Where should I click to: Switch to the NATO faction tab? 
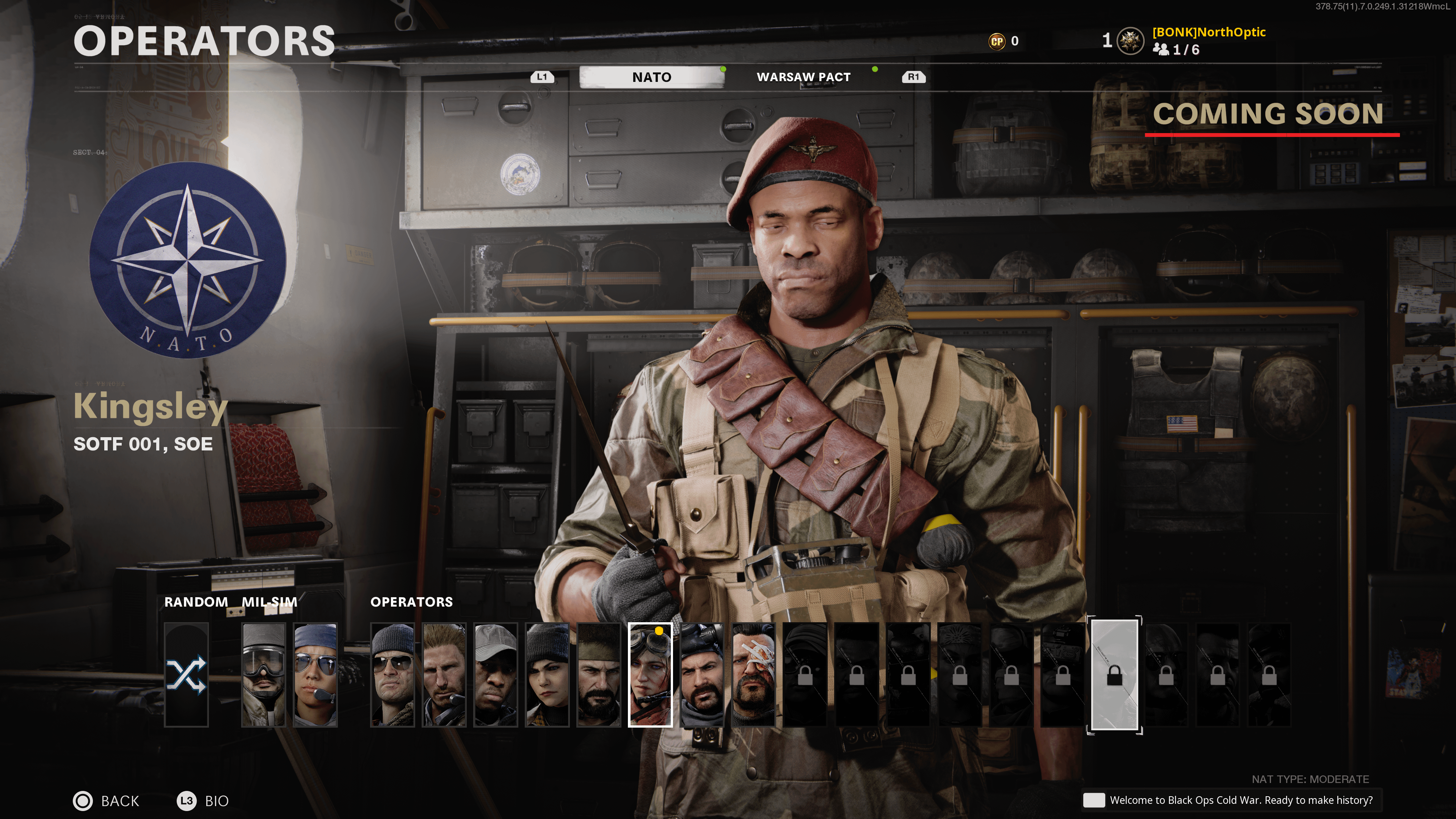pos(651,77)
